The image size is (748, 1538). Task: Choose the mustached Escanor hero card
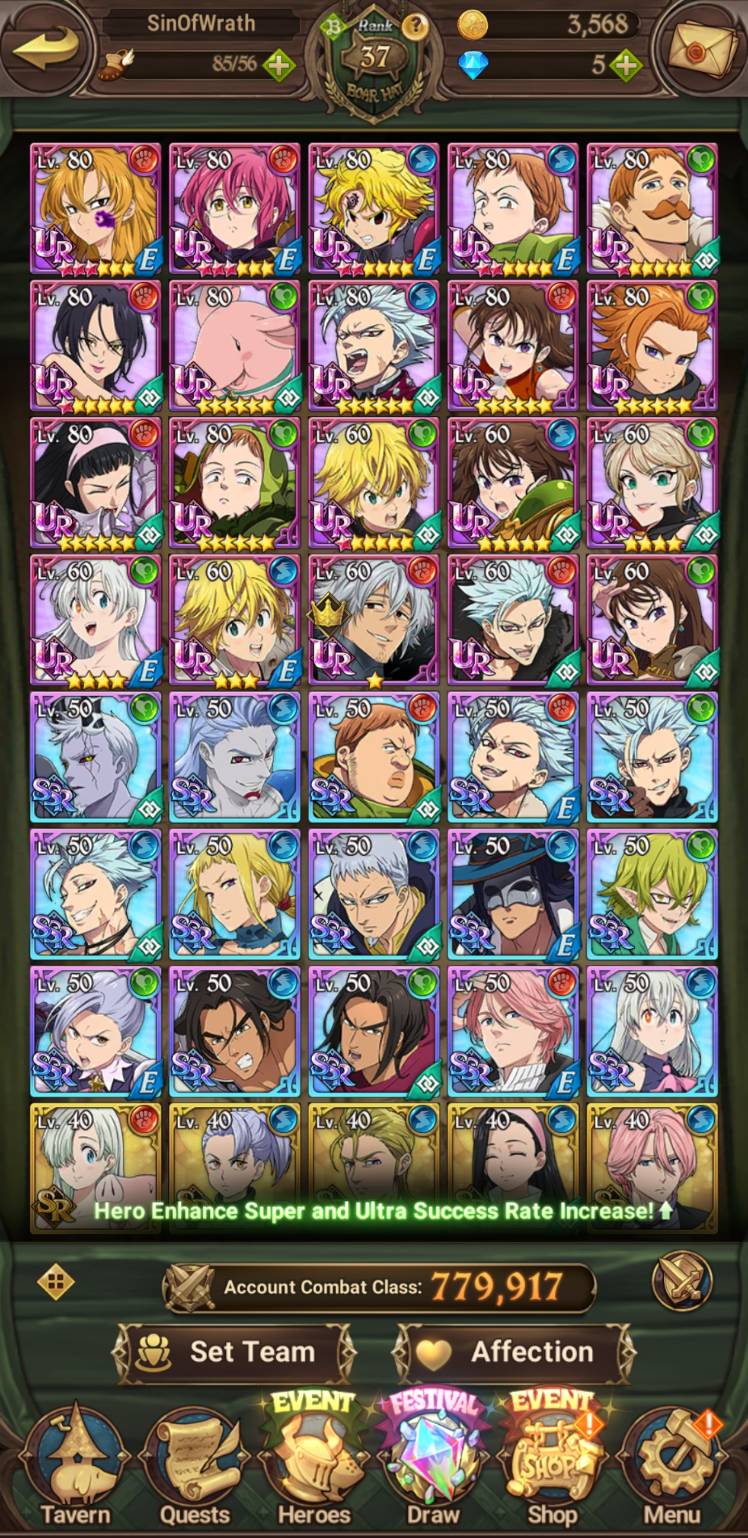click(x=652, y=208)
